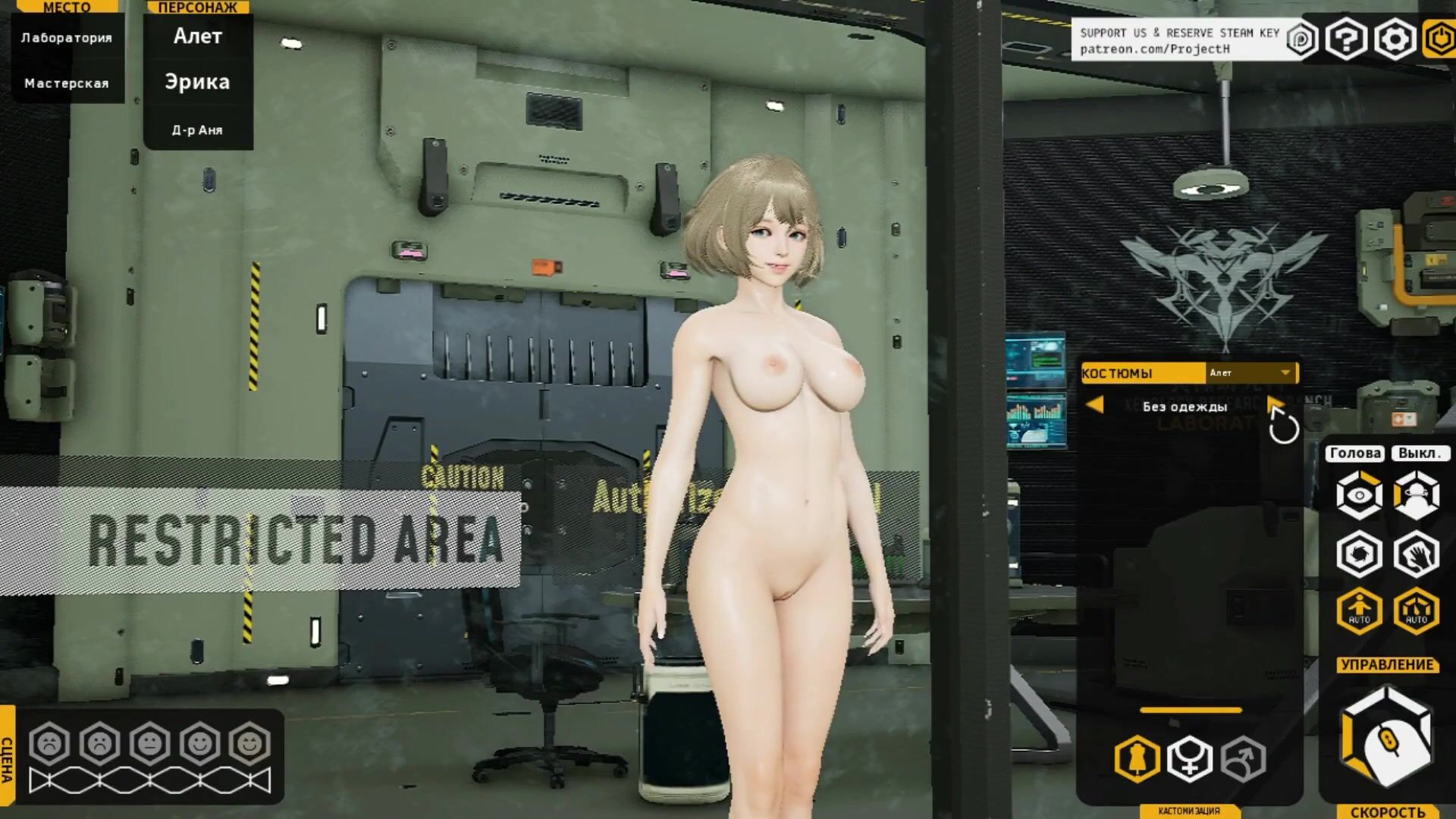Click the hand hexagon icon

tap(1416, 554)
